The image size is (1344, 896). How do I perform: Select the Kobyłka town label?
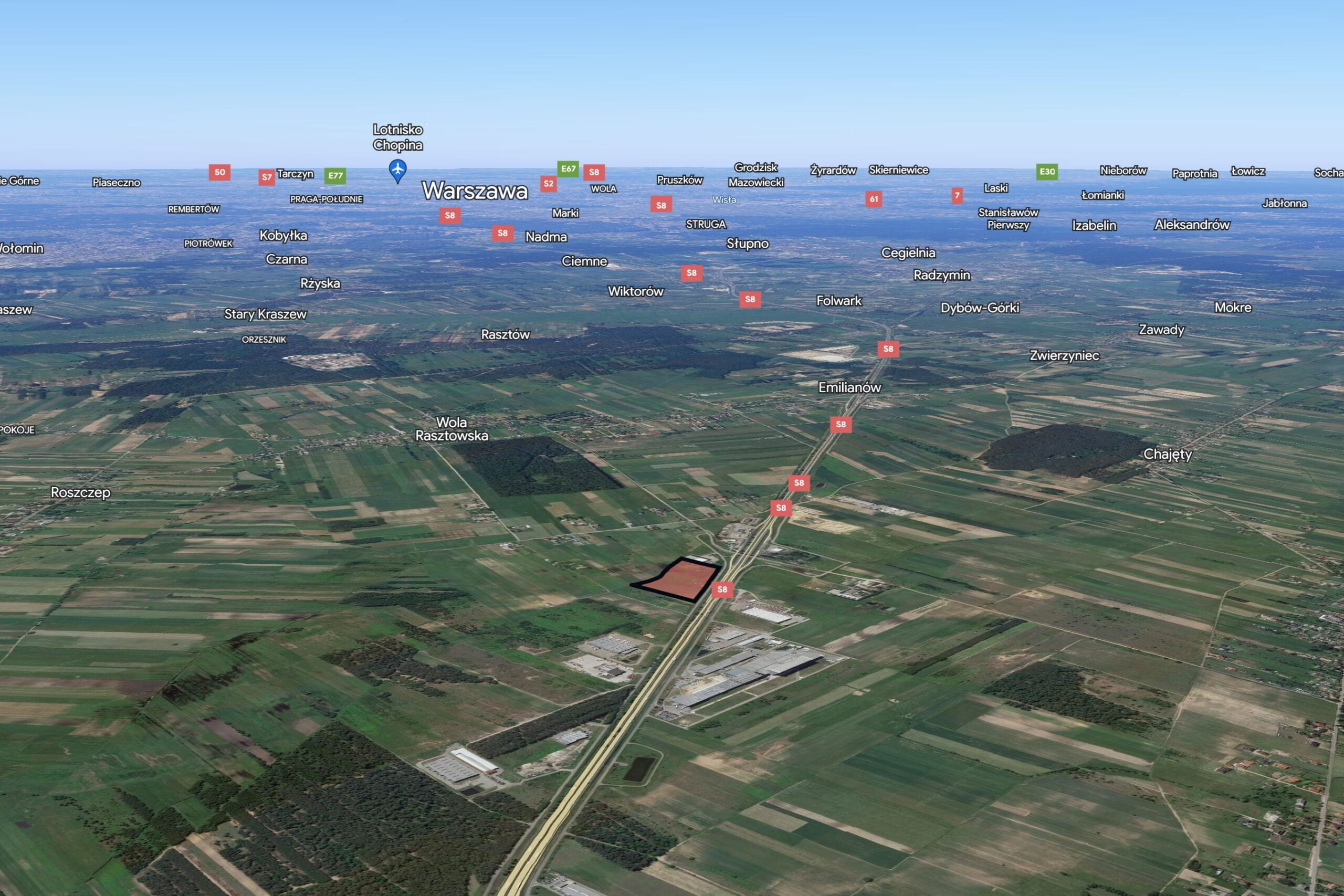(283, 236)
